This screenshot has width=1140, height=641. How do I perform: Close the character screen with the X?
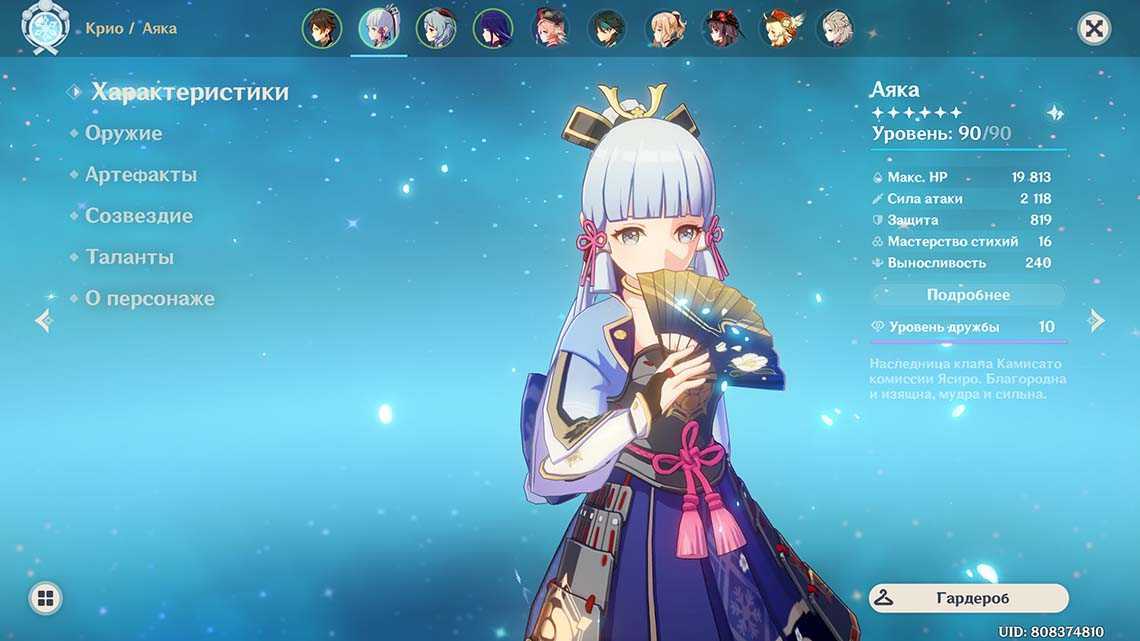pyautogui.click(x=1094, y=28)
